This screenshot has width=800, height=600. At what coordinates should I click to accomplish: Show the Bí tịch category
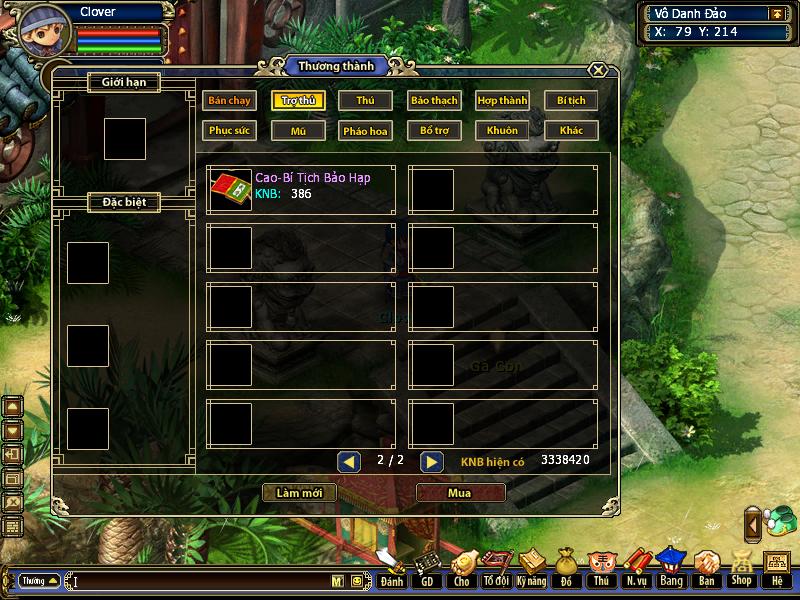coord(571,100)
